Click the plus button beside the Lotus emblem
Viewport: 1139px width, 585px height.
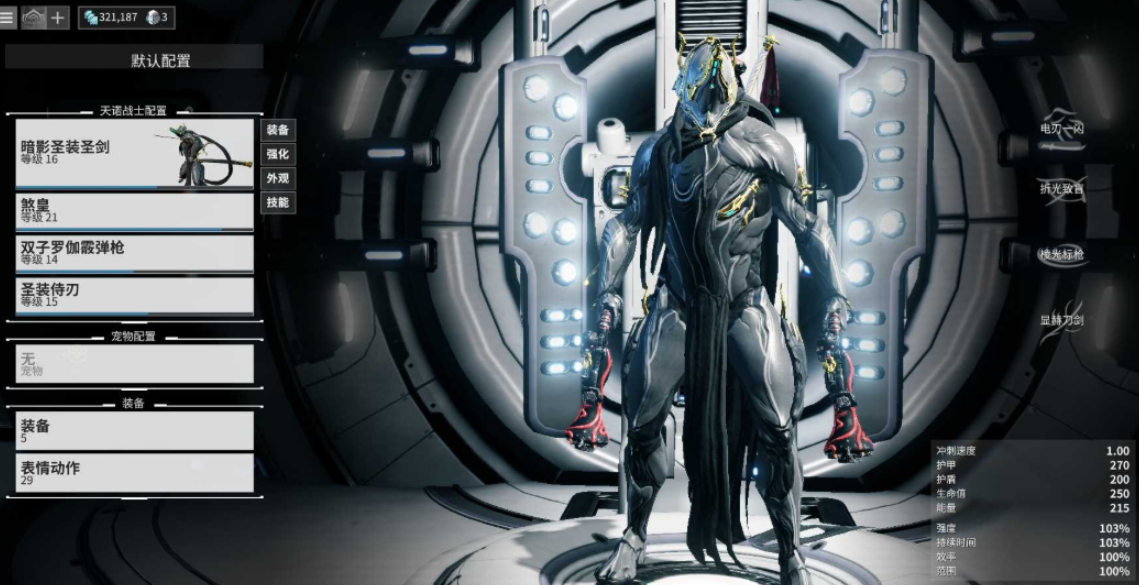pyautogui.click(x=58, y=17)
